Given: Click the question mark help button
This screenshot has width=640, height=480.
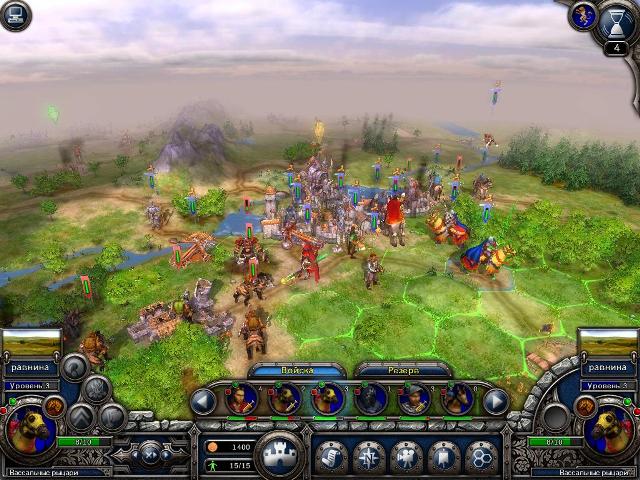Looking at the screenshot, I should 72,366.
